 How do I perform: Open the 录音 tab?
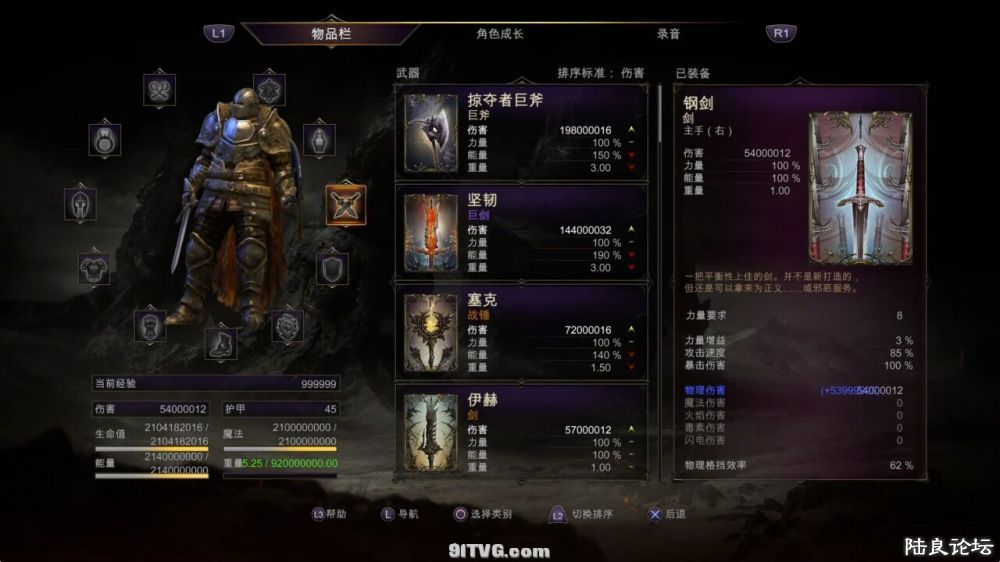[x=668, y=34]
